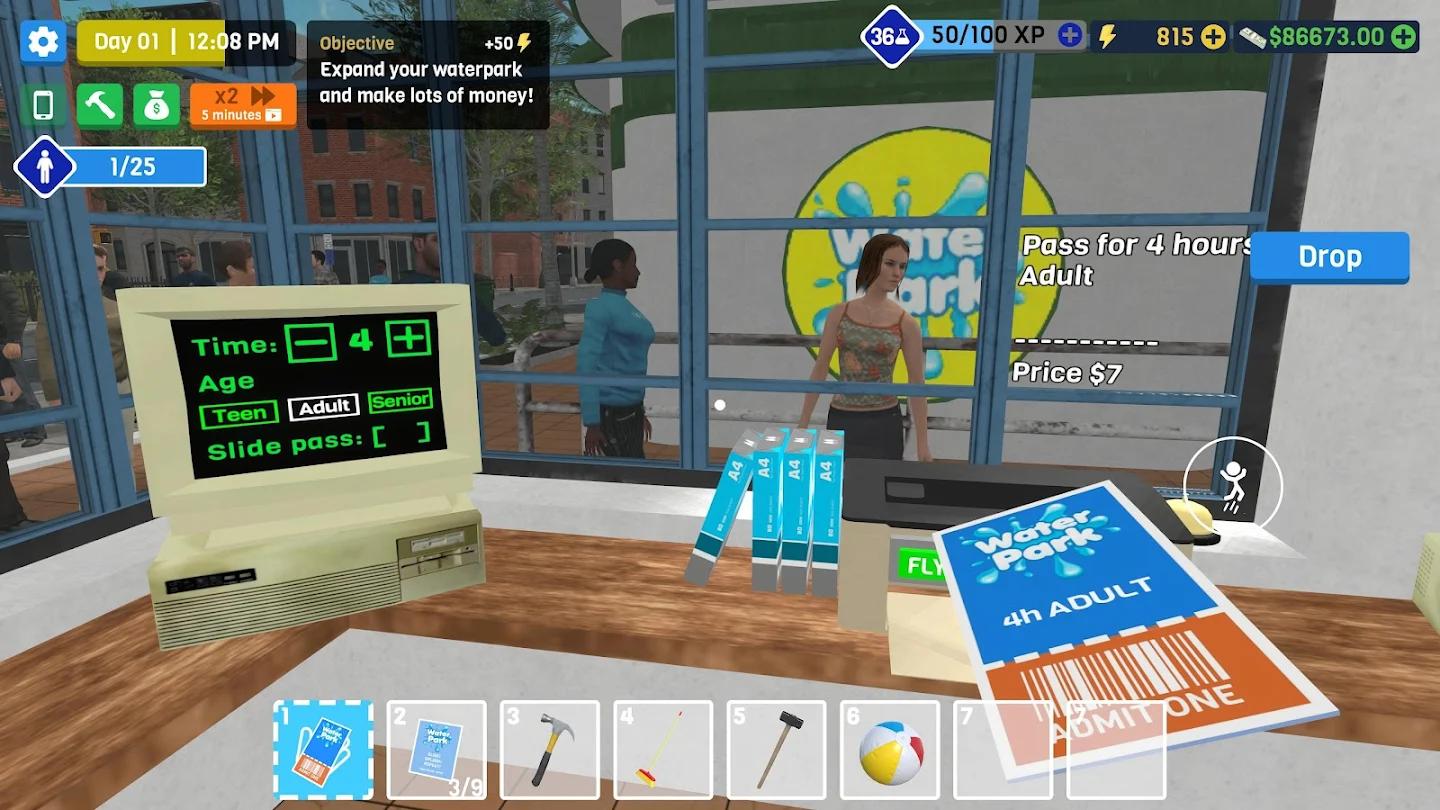
Task: Tap the jump action button
Action: point(1232,485)
